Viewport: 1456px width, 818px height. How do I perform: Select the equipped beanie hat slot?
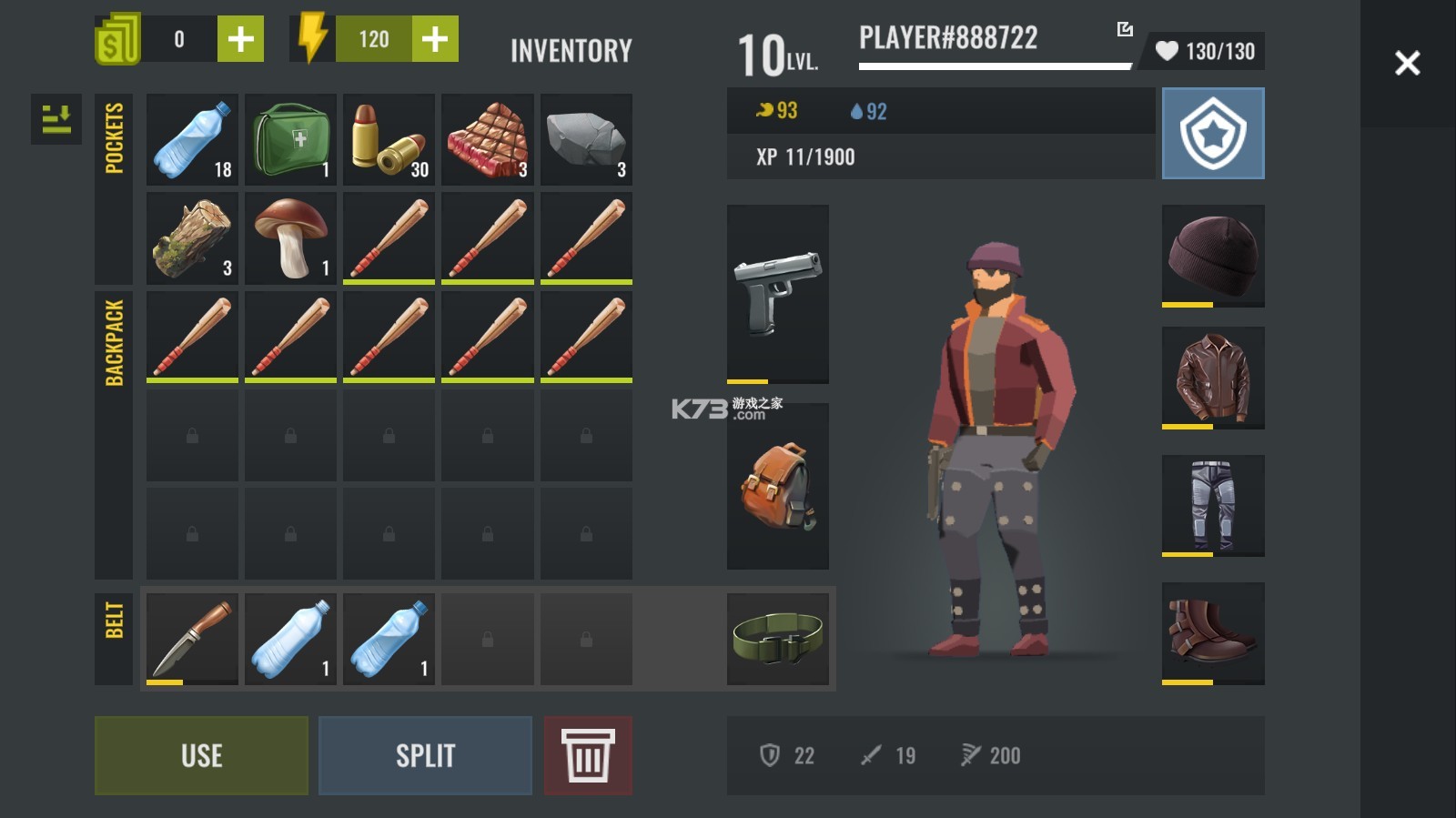click(1213, 256)
